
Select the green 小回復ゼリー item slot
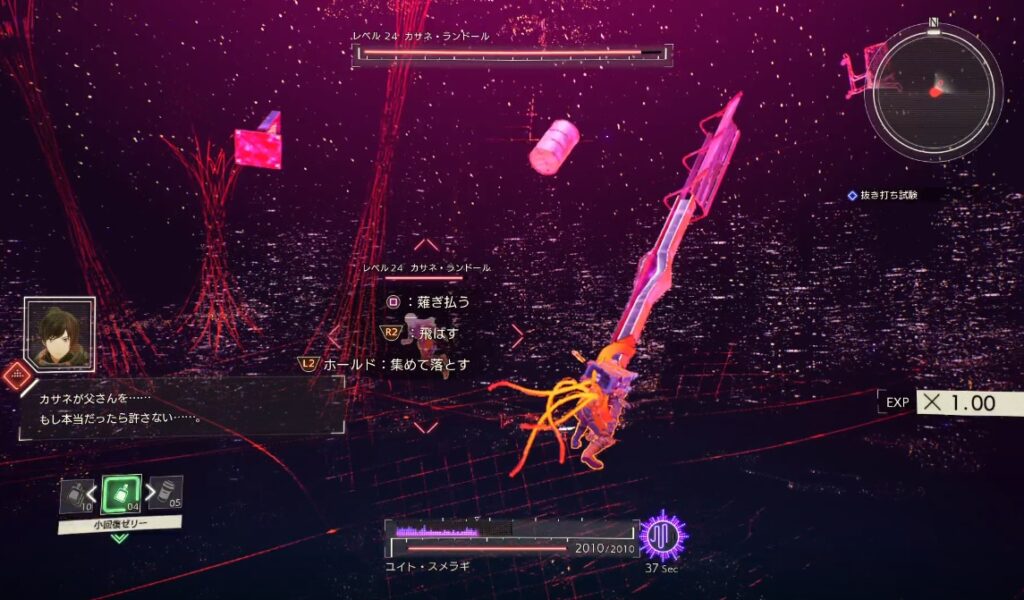120,494
